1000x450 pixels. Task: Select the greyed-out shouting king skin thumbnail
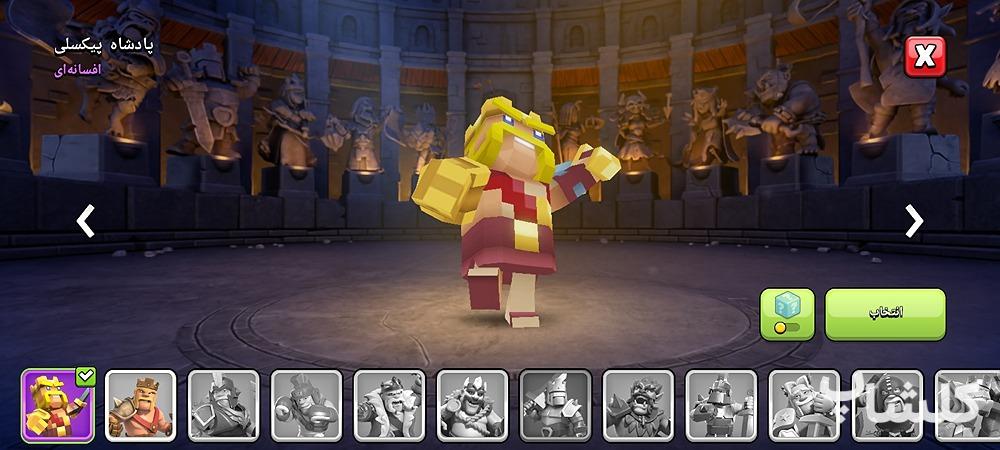pyautogui.click(x=638, y=405)
